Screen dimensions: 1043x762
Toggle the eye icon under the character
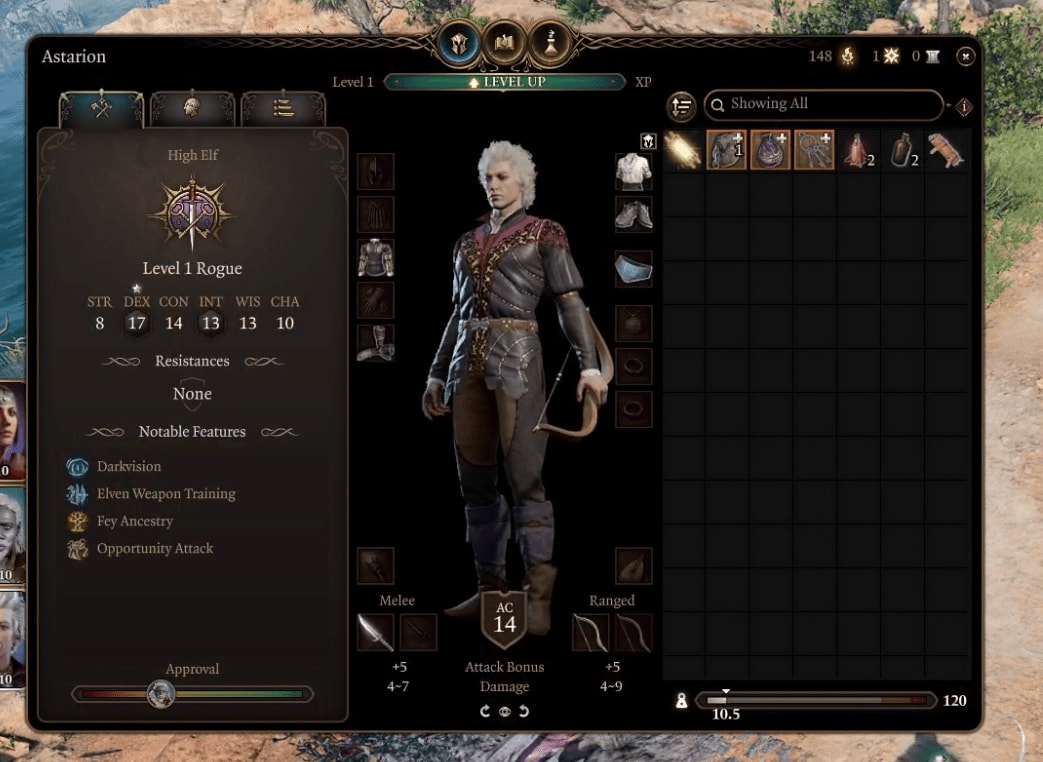tap(504, 711)
